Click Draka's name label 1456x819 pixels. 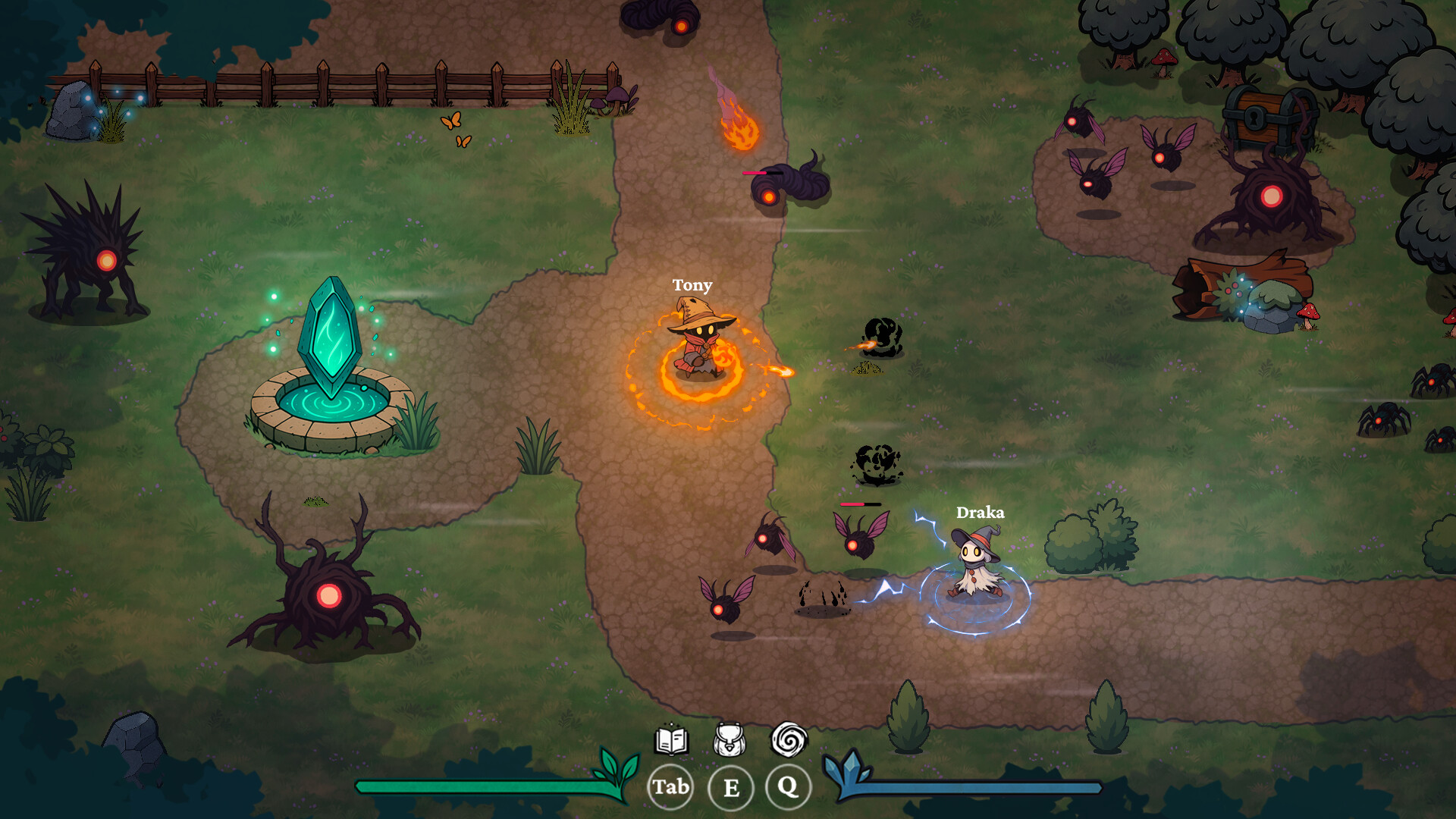point(981,513)
